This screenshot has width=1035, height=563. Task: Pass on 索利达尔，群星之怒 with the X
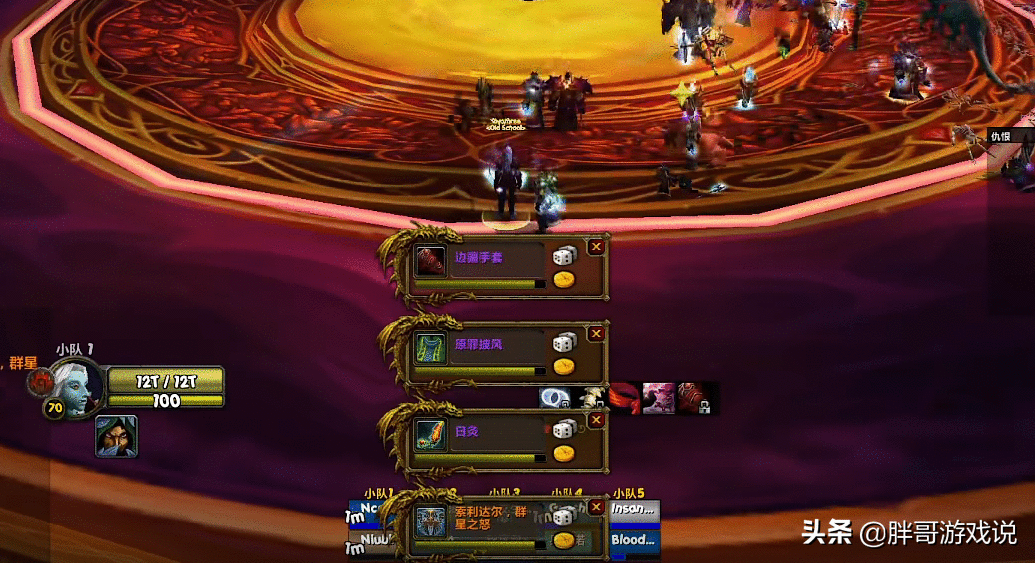596,507
